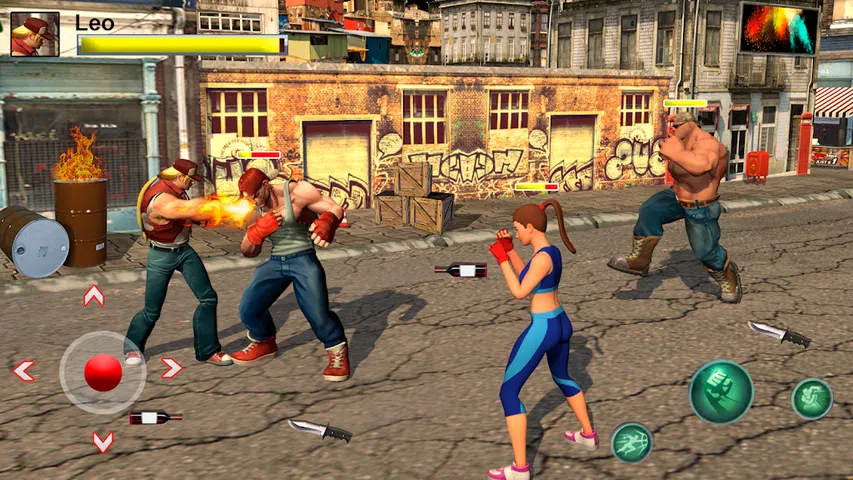Tap the large green fist punch button
The image size is (853, 480).
tap(720, 392)
